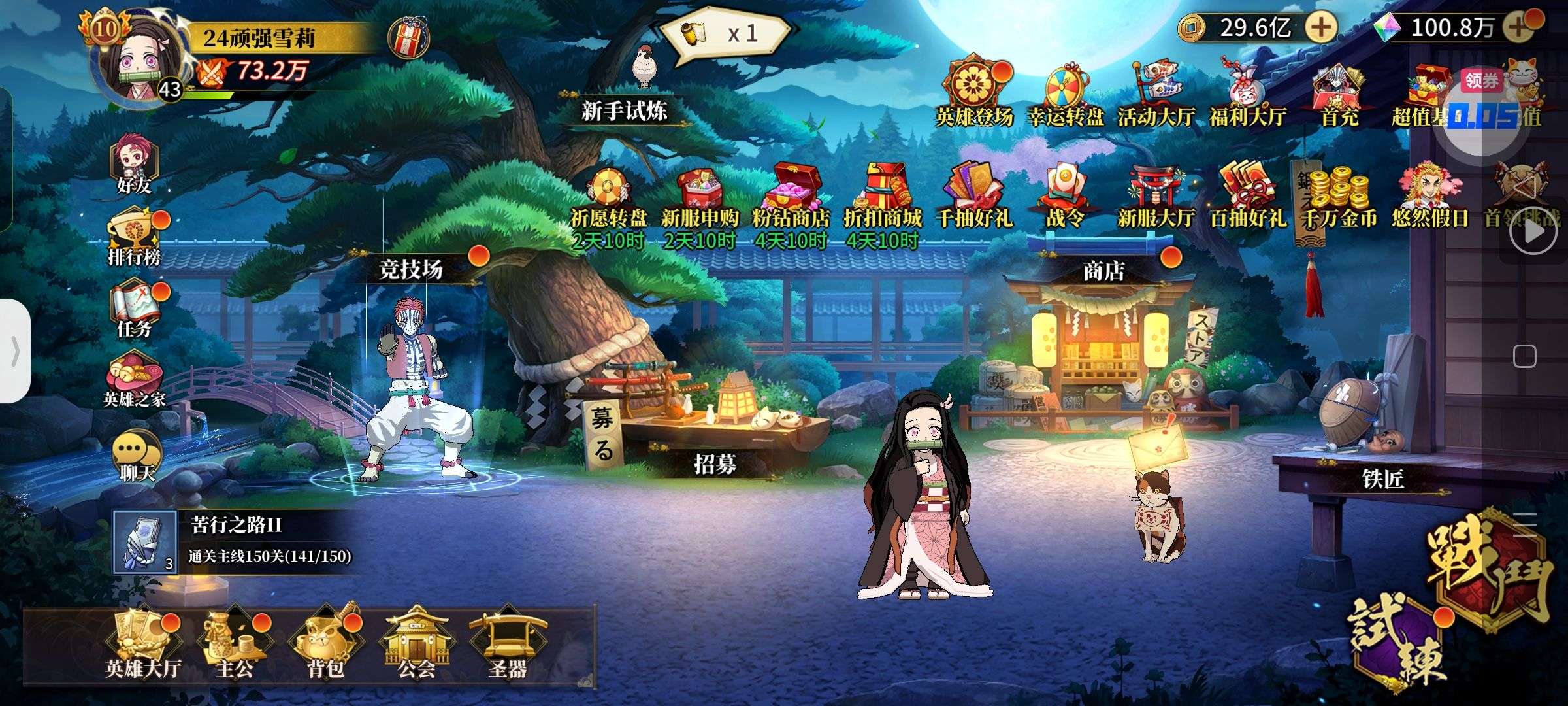Open the 聊天 chat bubble

coord(136,456)
